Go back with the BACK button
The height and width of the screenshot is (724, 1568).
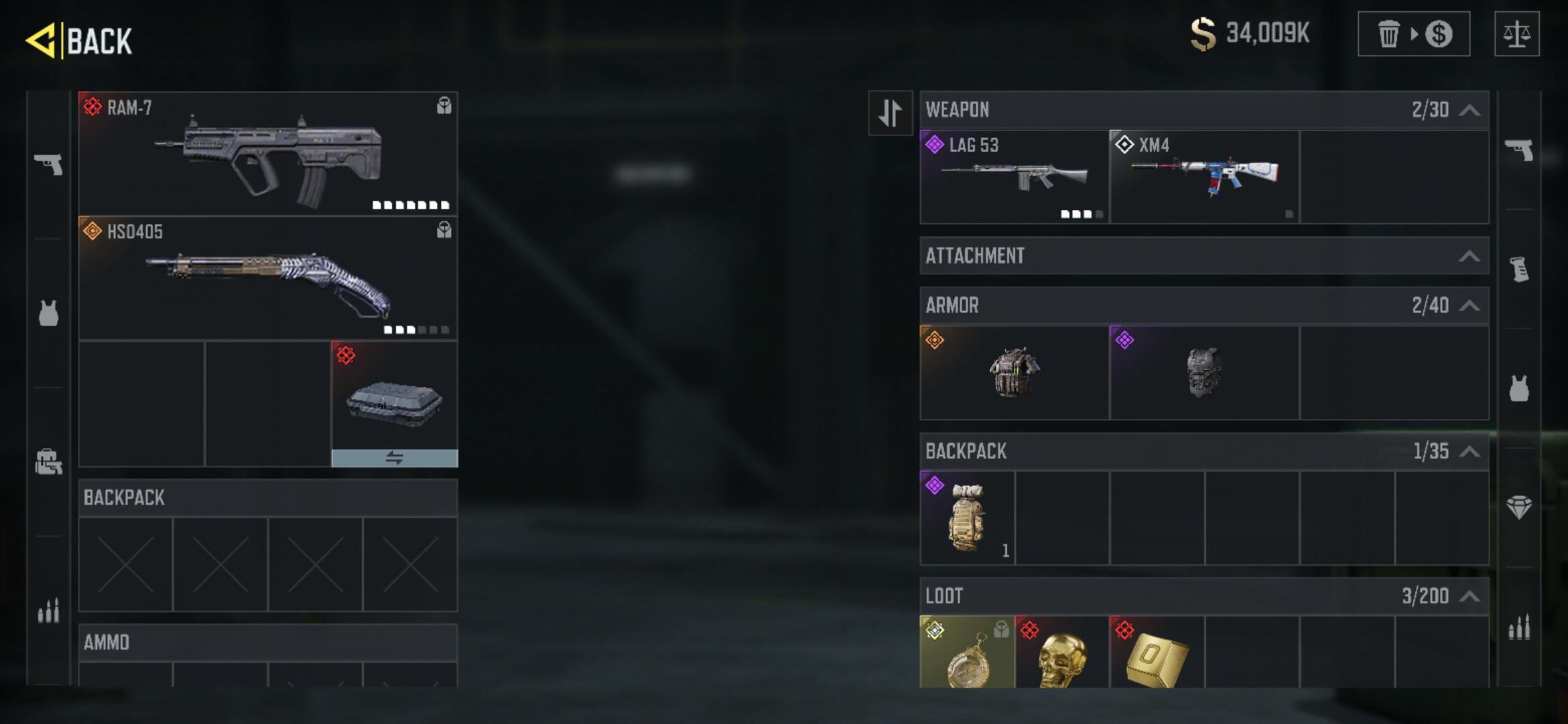(79, 40)
